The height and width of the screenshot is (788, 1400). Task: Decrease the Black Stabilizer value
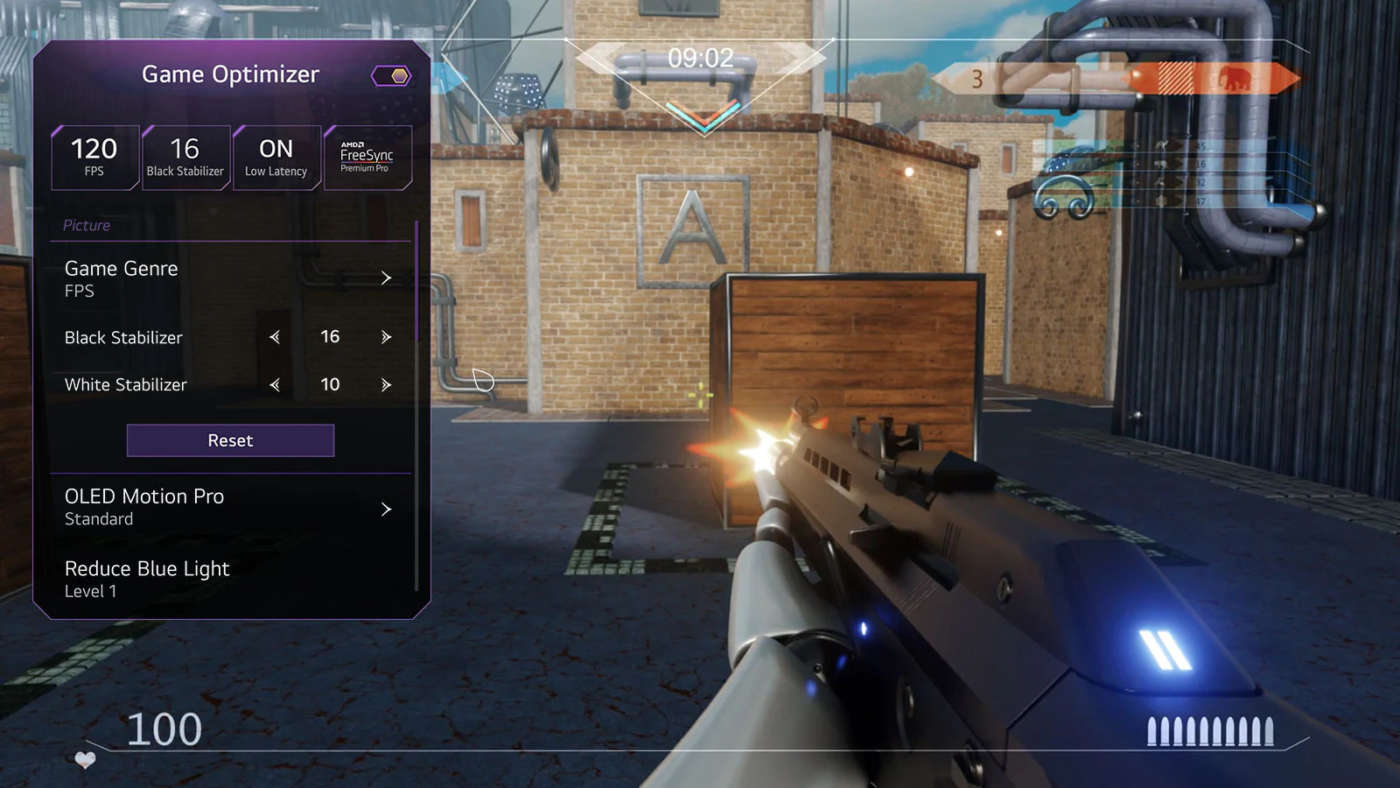(275, 338)
